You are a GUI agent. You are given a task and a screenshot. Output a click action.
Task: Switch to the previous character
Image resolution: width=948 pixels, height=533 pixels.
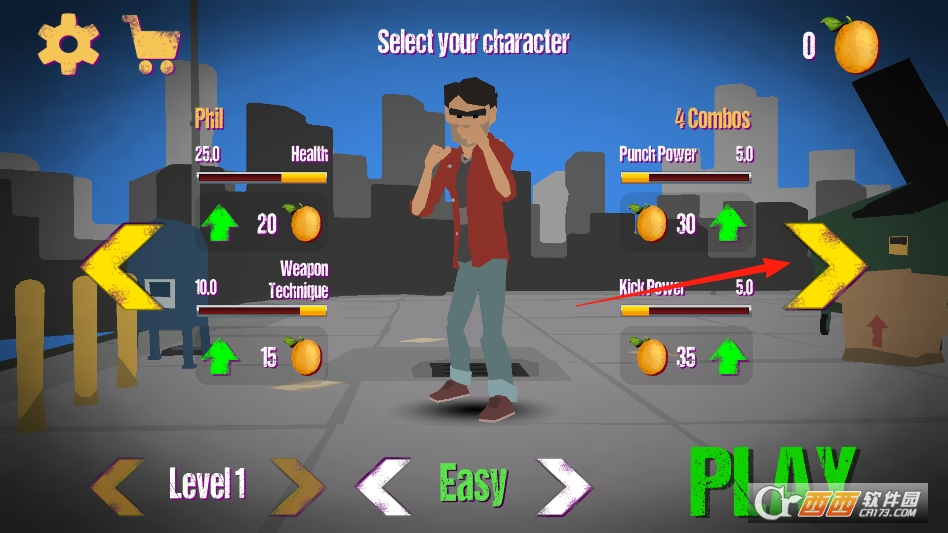pyautogui.click(x=121, y=266)
